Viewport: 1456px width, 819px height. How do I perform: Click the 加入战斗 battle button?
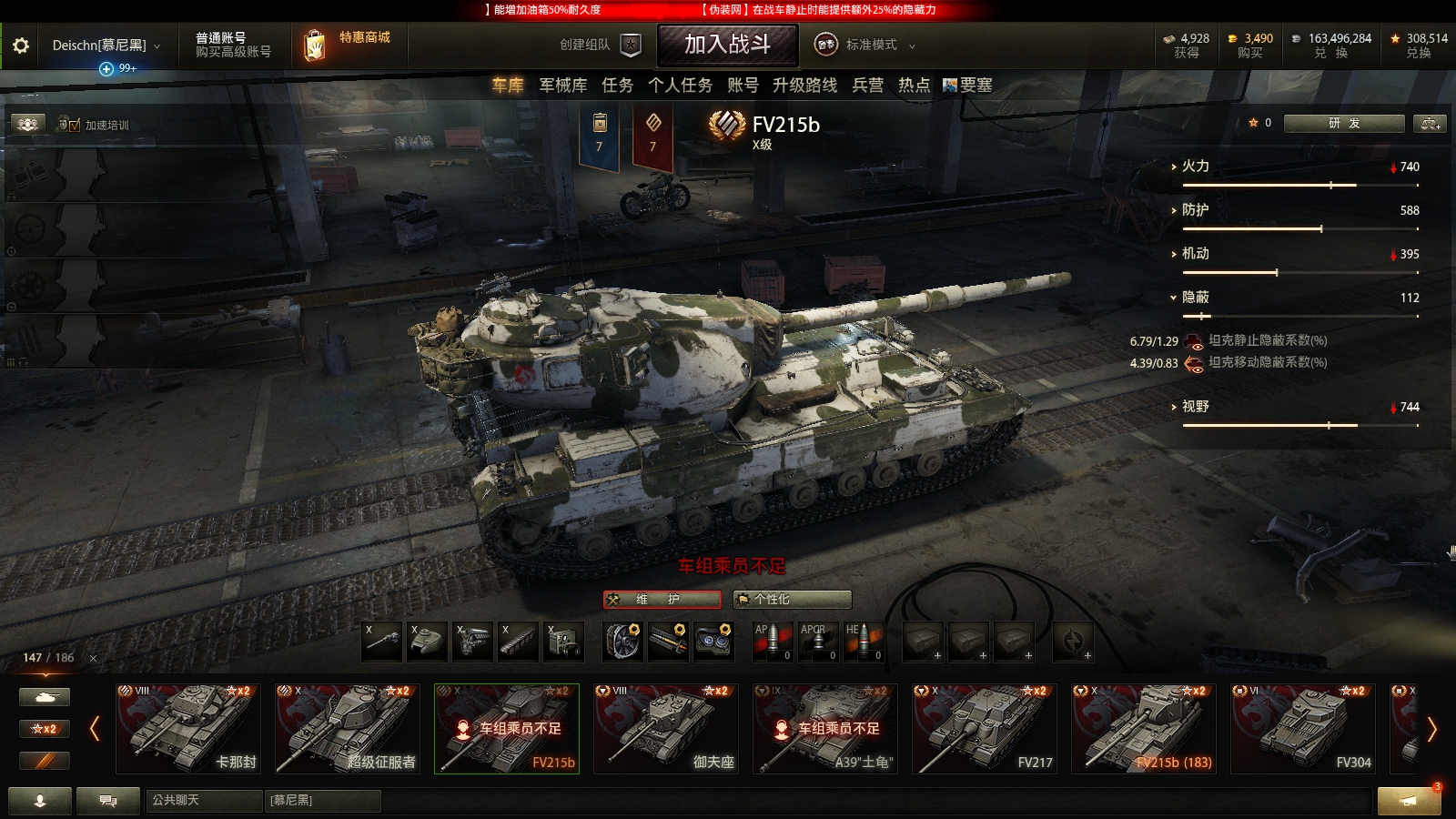[x=727, y=45]
